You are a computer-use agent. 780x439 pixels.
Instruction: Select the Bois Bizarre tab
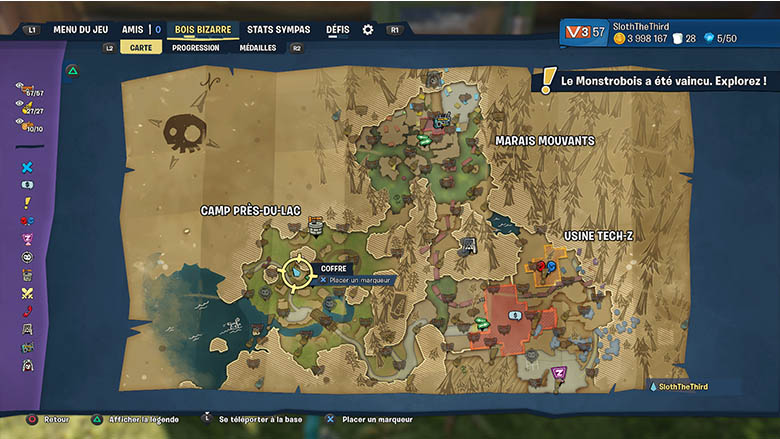(x=203, y=30)
